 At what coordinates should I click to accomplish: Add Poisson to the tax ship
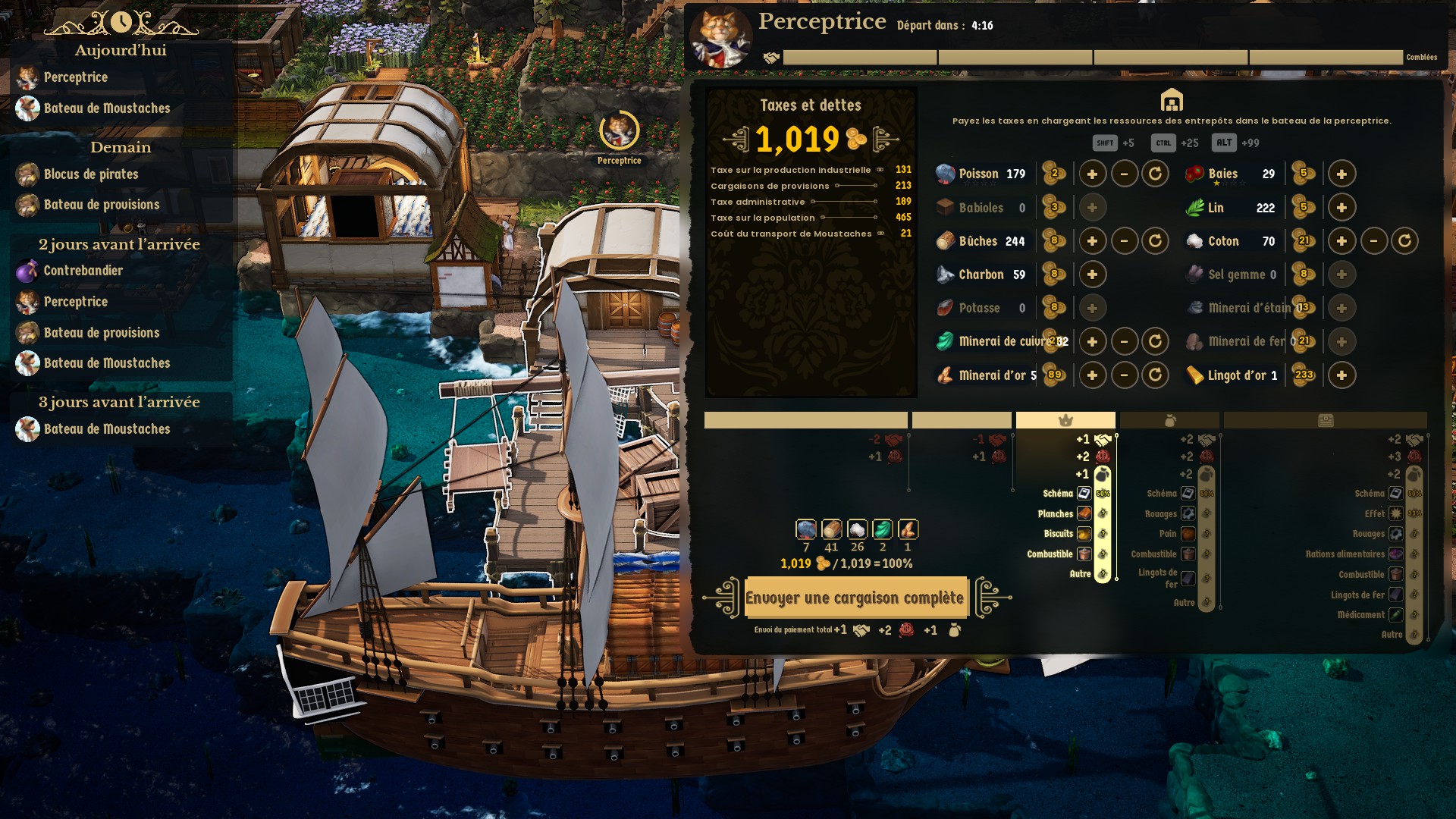[x=1092, y=174]
